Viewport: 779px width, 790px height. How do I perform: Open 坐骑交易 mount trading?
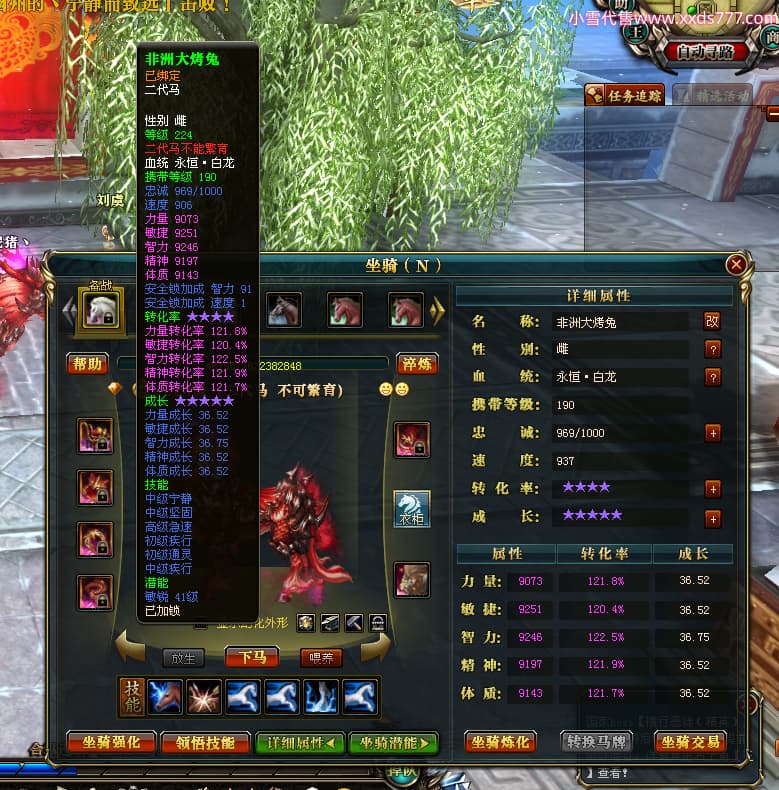tap(689, 742)
